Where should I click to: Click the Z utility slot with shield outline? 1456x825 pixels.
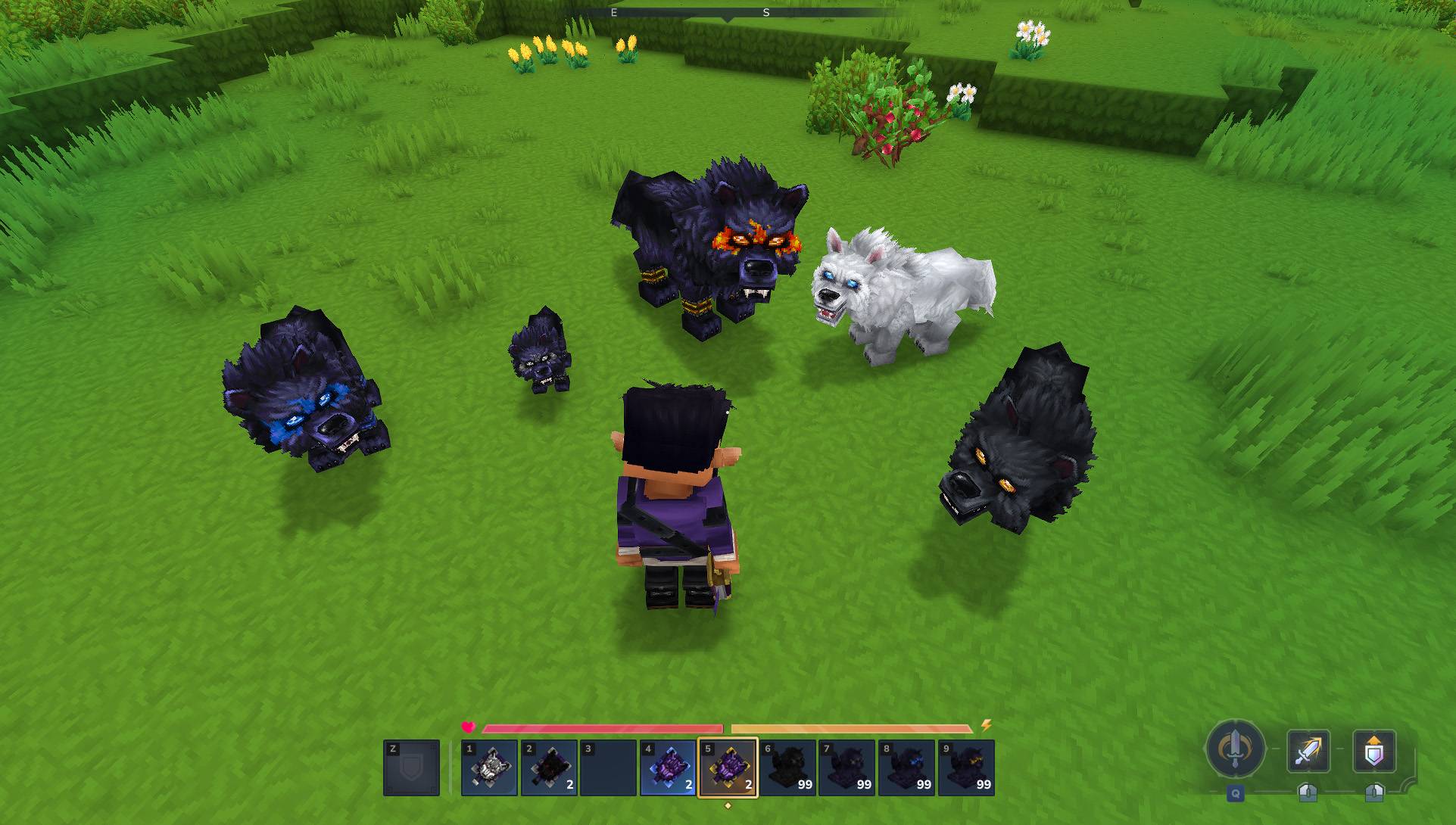coord(411,767)
